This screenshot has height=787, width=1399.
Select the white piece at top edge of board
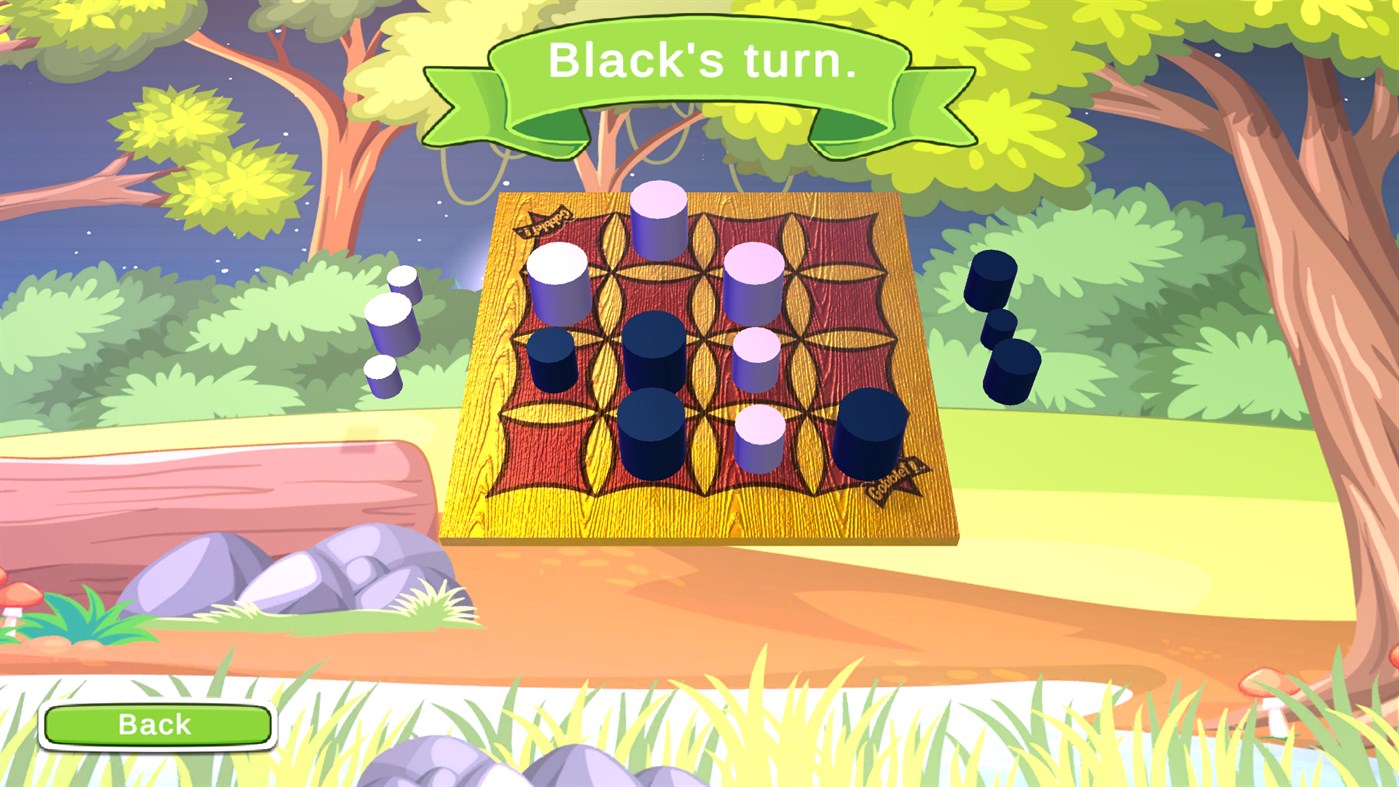[658, 220]
